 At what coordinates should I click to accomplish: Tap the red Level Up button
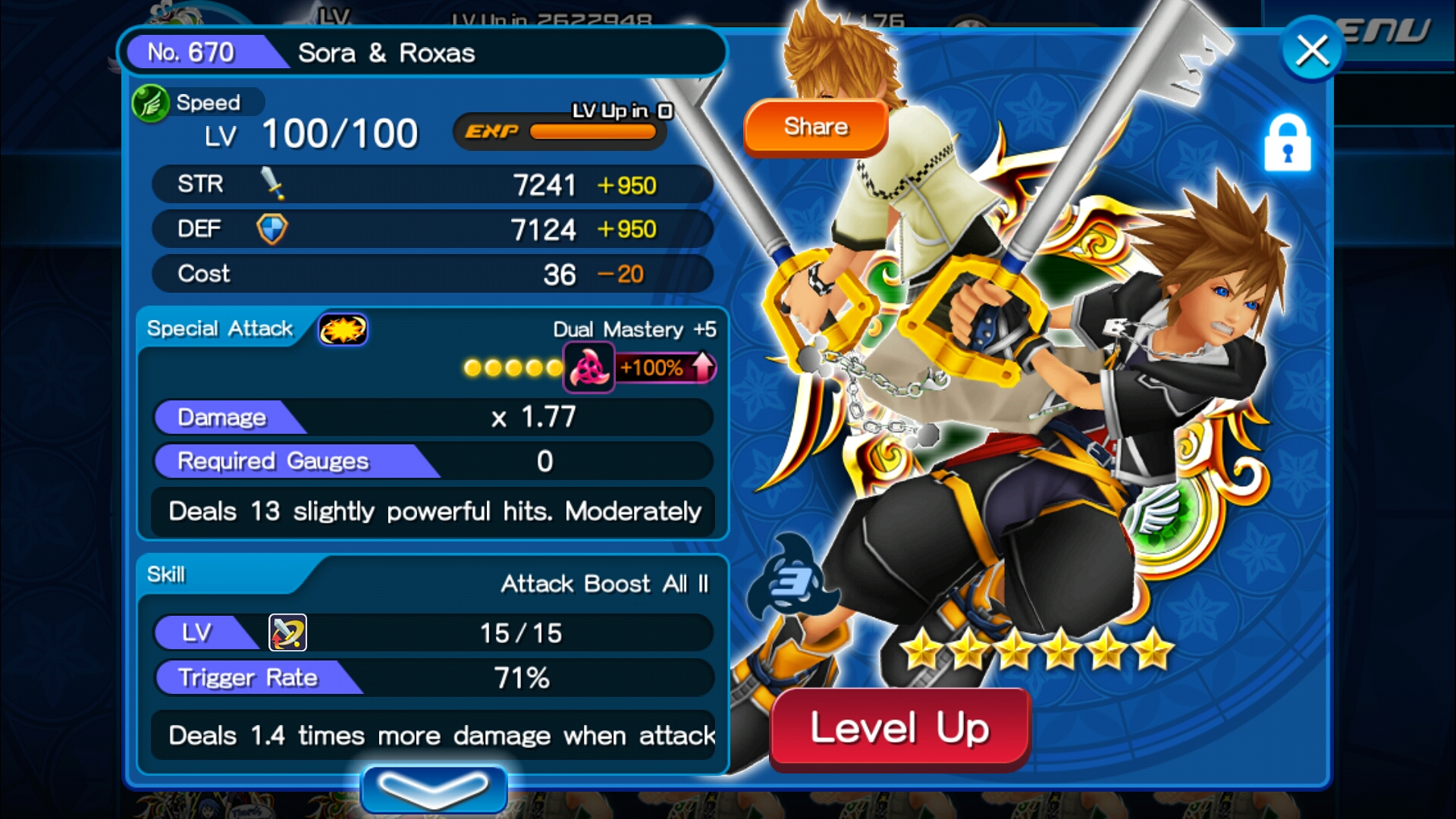point(899,729)
